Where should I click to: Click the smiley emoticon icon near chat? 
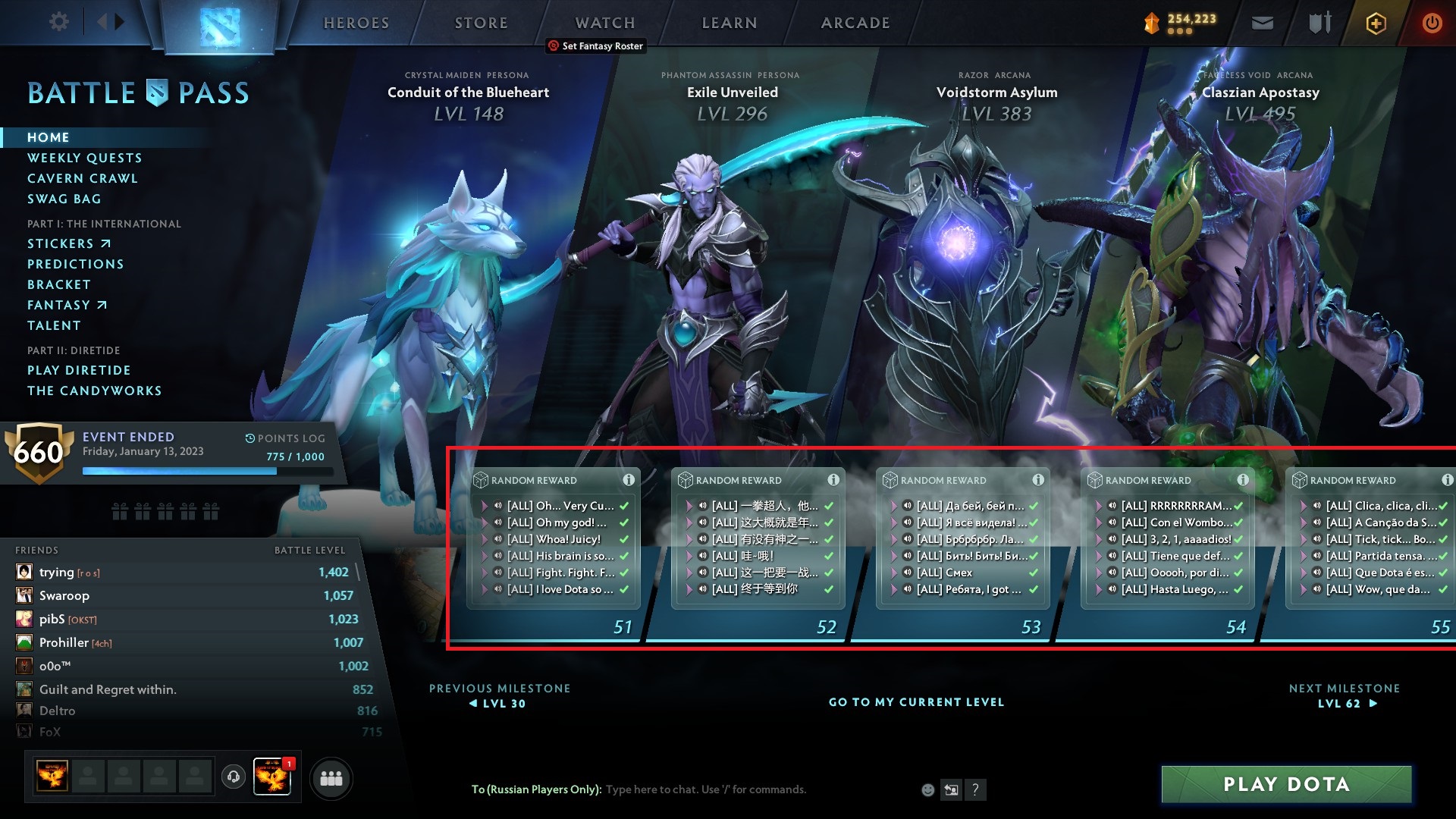[927, 789]
